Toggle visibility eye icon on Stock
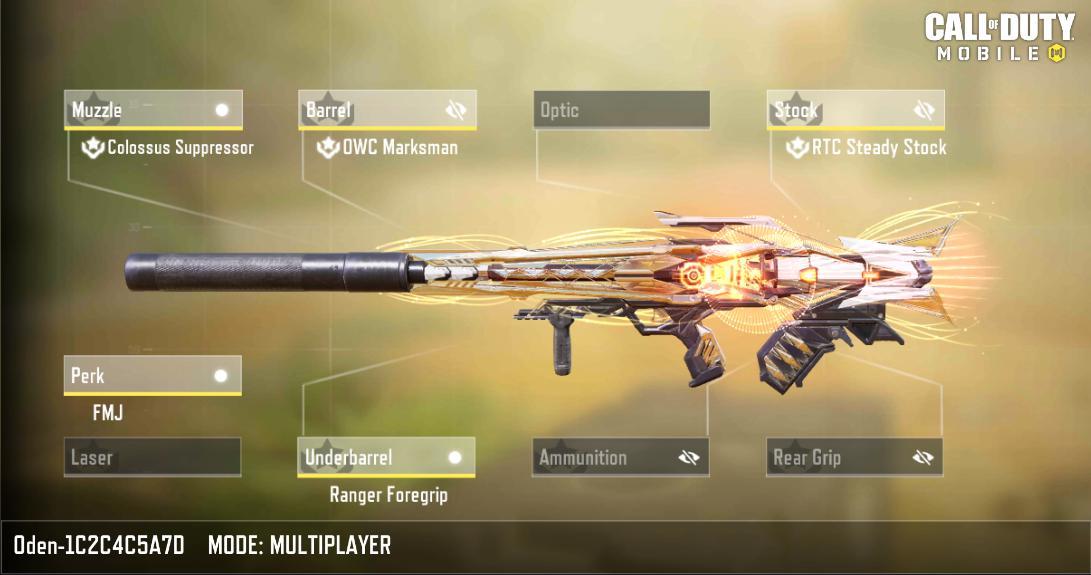The width and height of the screenshot is (1091, 575). (x=924, y=110)
